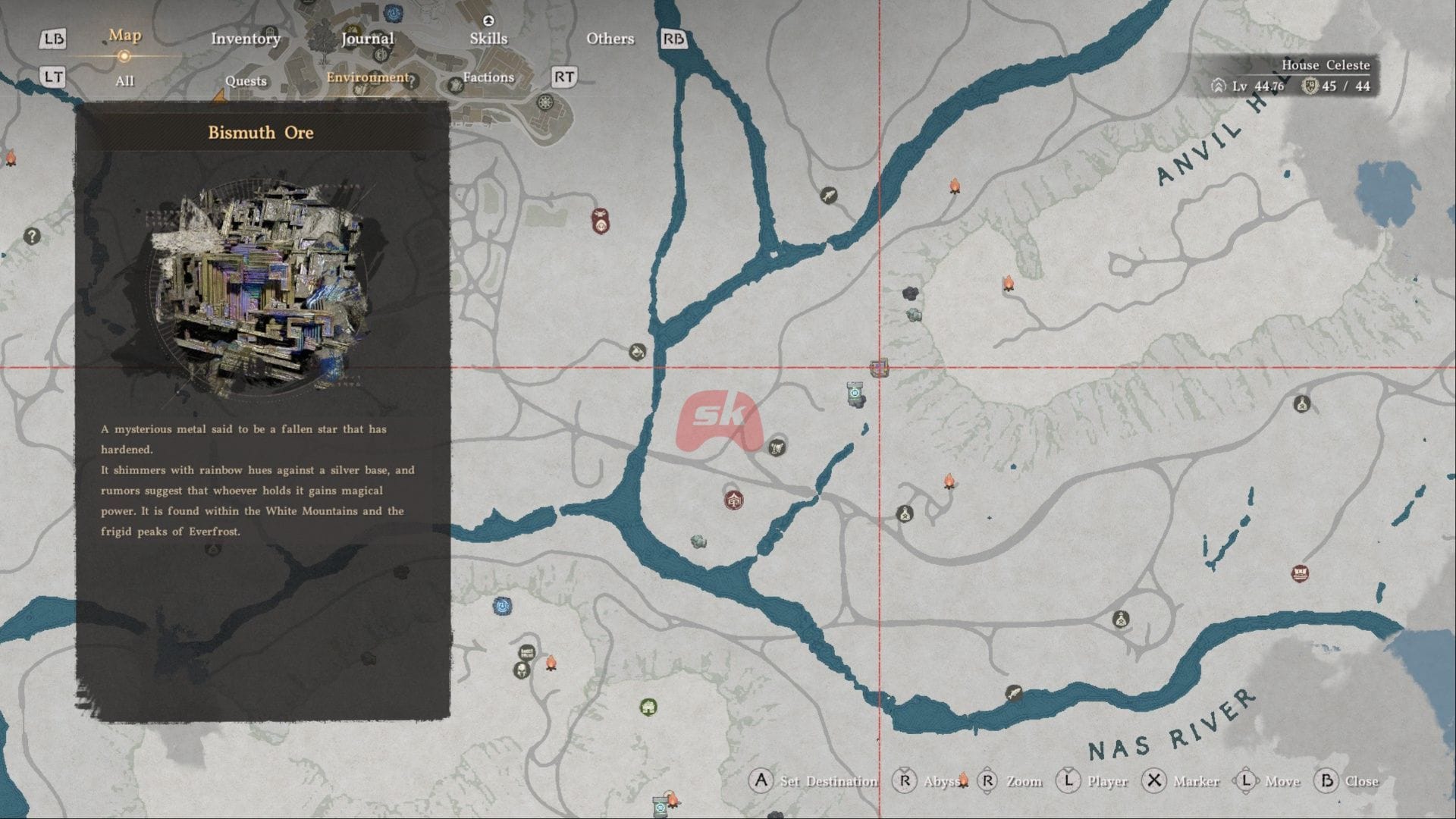Open the Inventory tab
This screenshot has height=819, width=1456.
245,39
